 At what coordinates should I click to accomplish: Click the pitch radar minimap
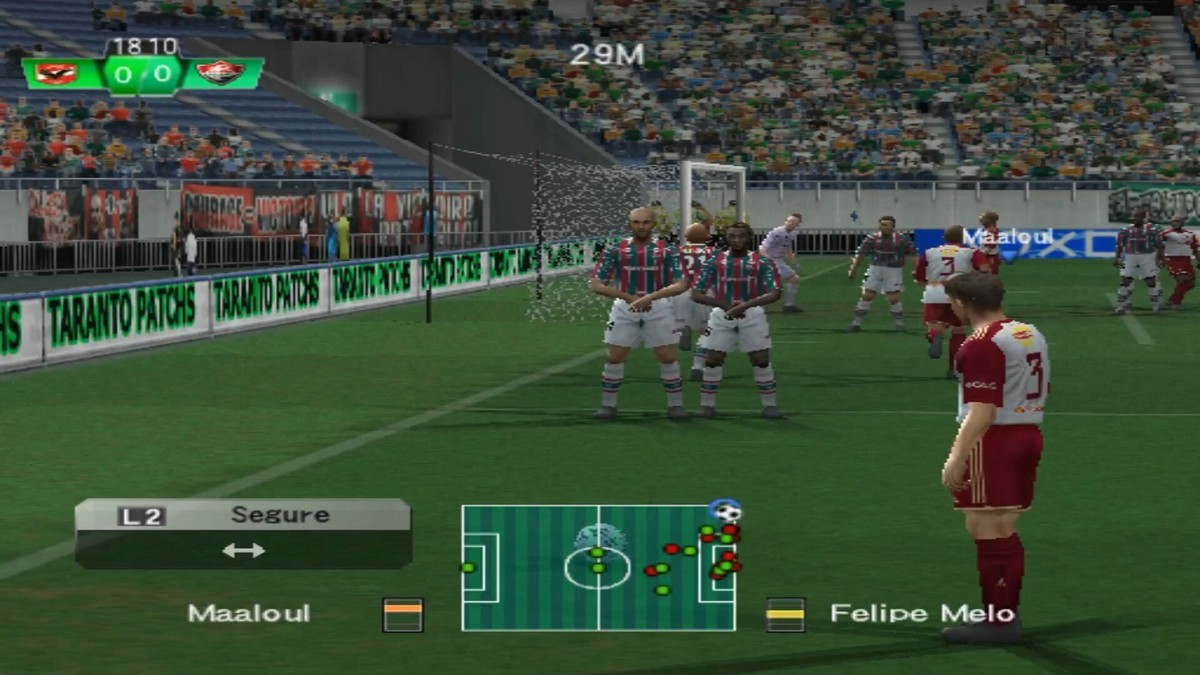[598, 568]
